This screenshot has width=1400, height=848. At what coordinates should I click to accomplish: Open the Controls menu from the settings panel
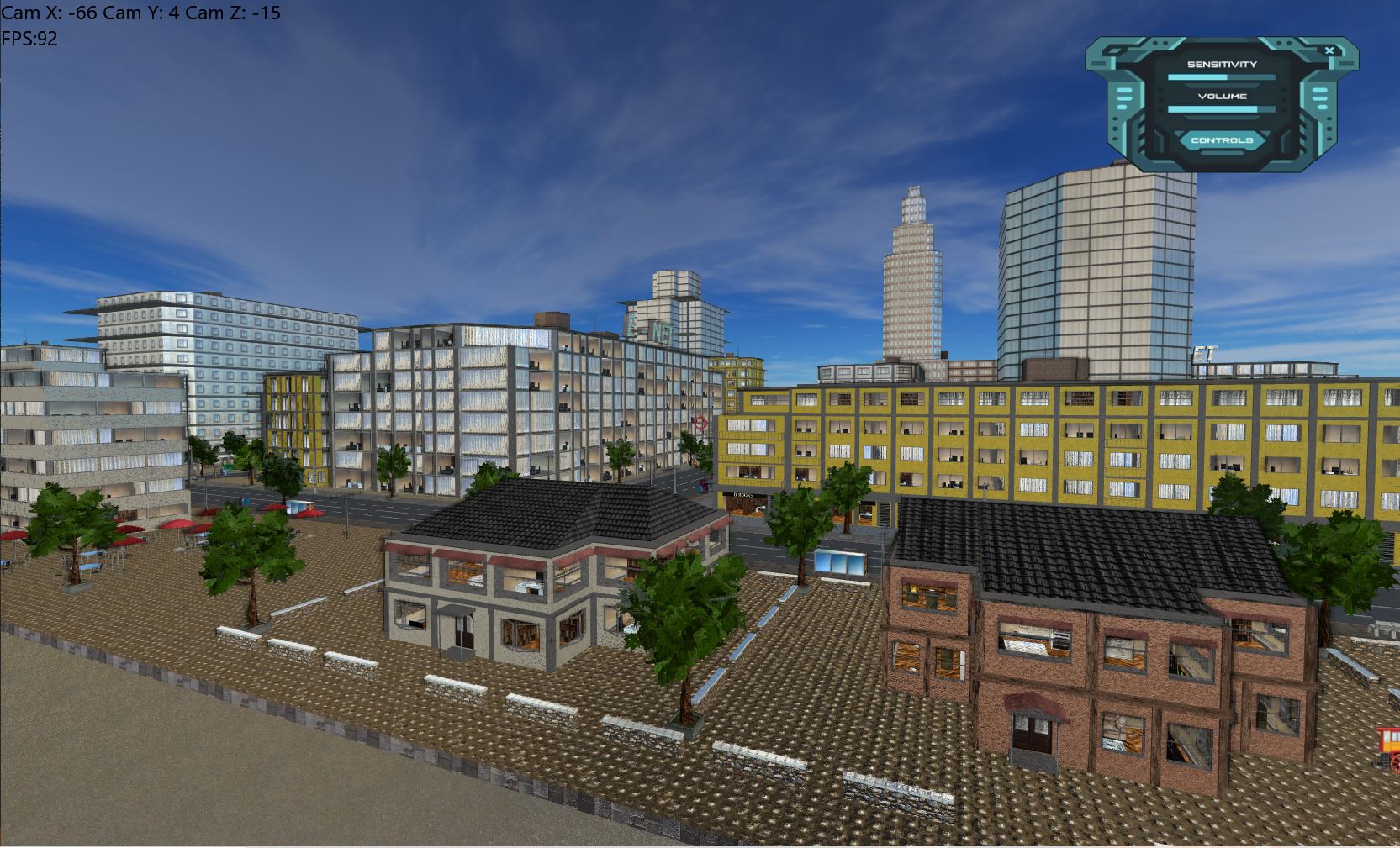coord(1222,140)
